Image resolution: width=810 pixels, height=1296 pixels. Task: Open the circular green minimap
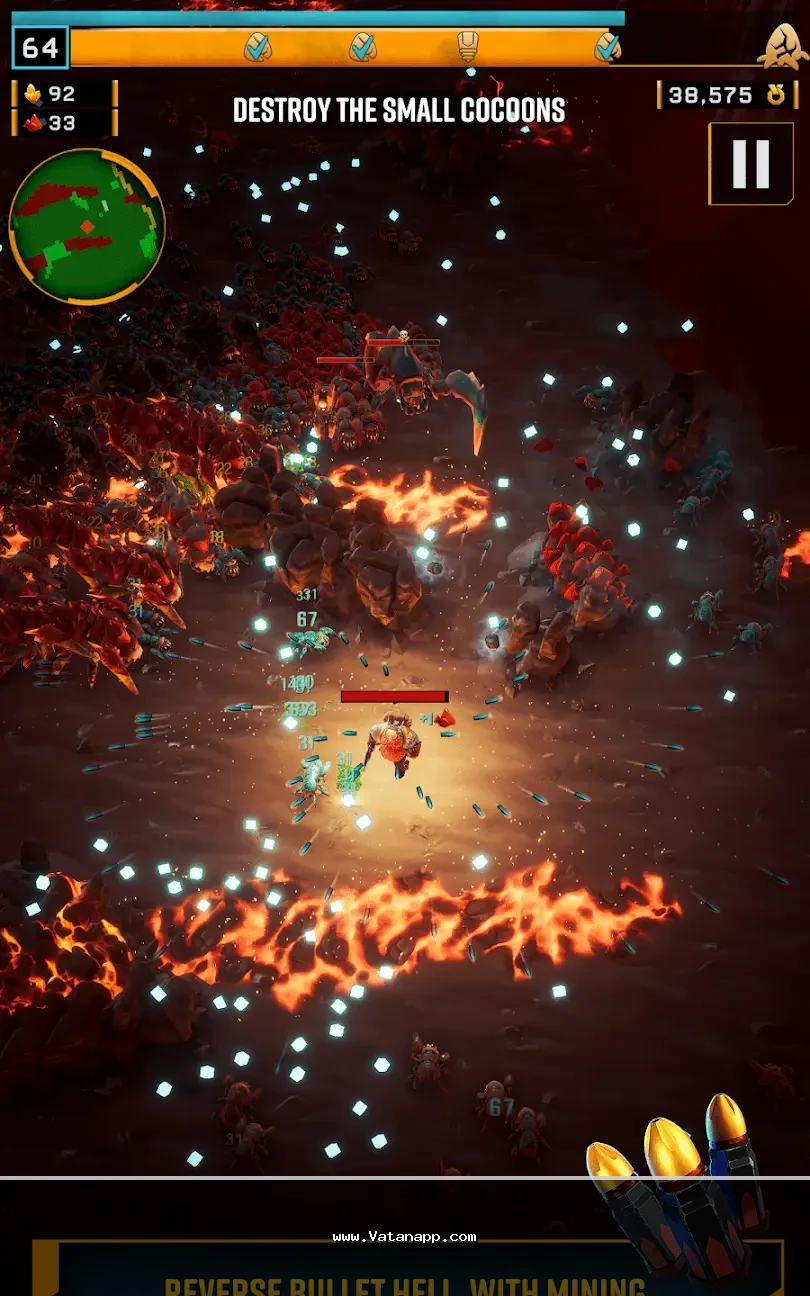tap(86, 226)
